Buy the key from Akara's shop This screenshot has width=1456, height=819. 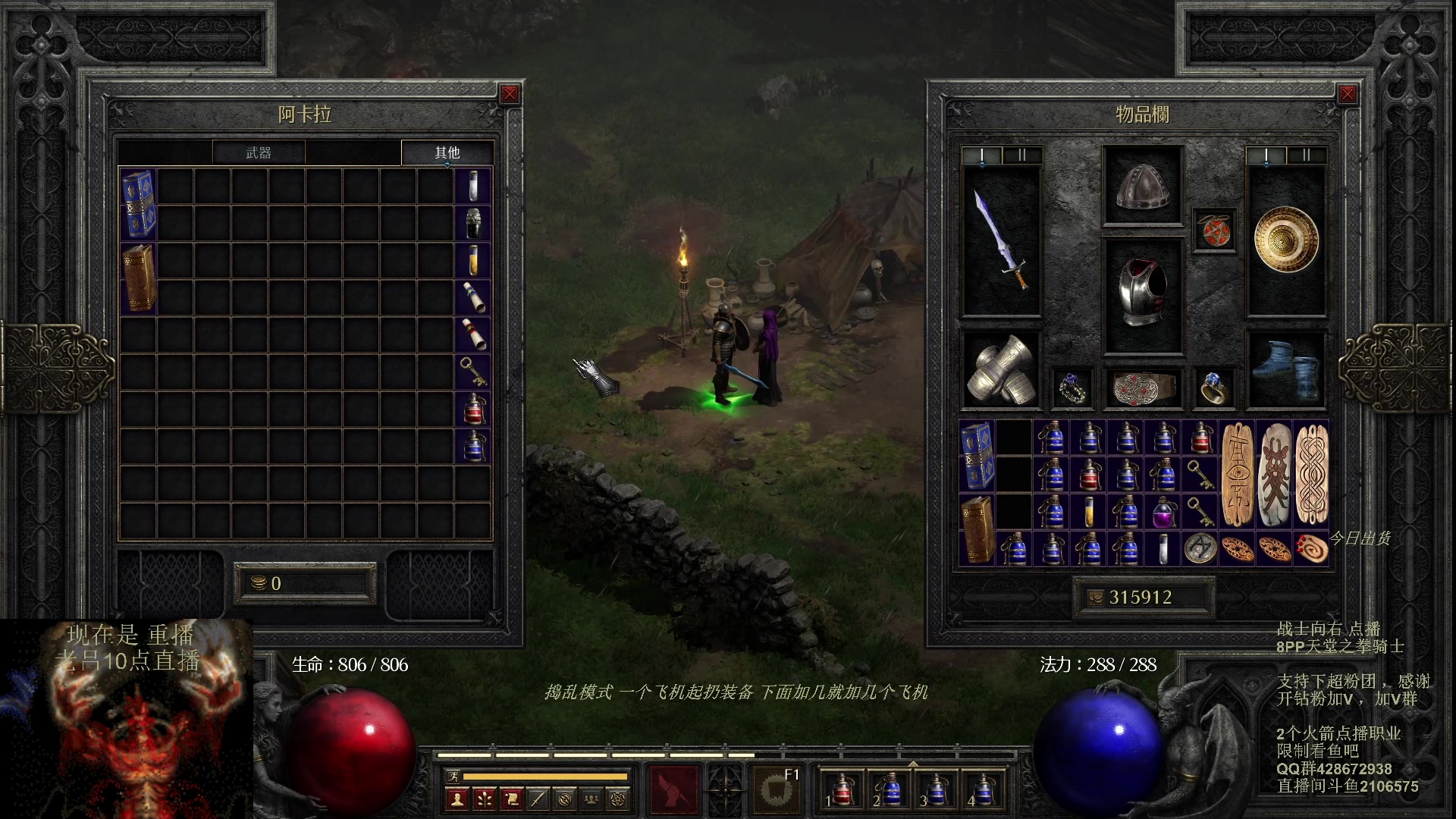(x=473, y=372)
